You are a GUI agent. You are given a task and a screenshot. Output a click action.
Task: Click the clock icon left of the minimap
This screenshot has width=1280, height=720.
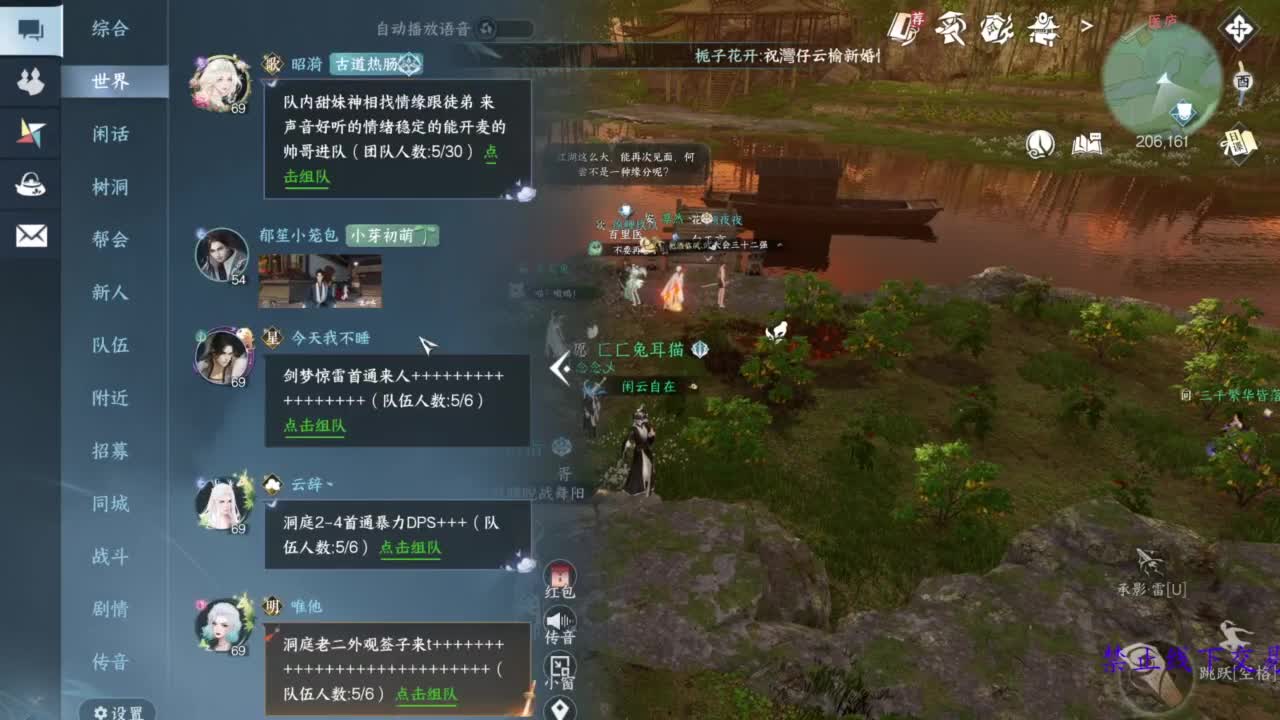1040,145
